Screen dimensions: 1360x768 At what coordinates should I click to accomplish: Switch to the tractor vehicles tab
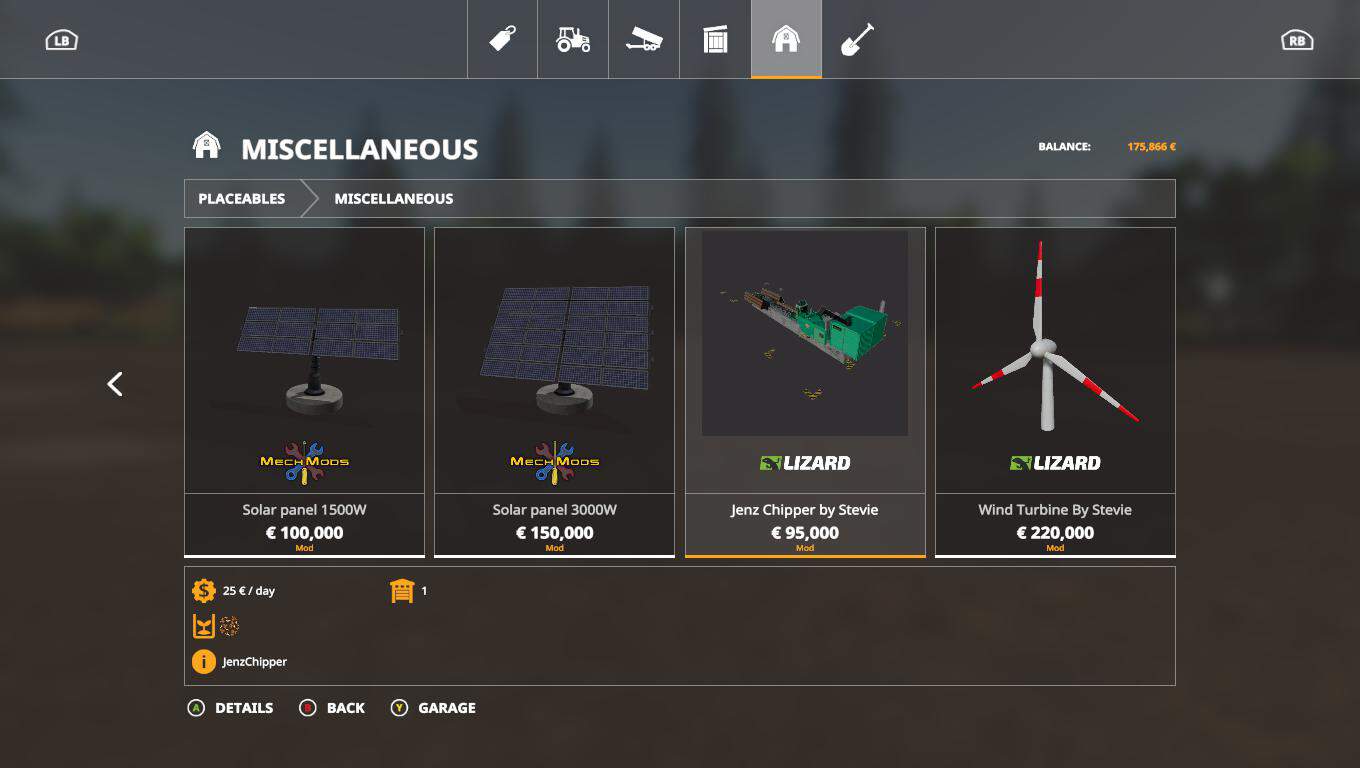(573, 40)
